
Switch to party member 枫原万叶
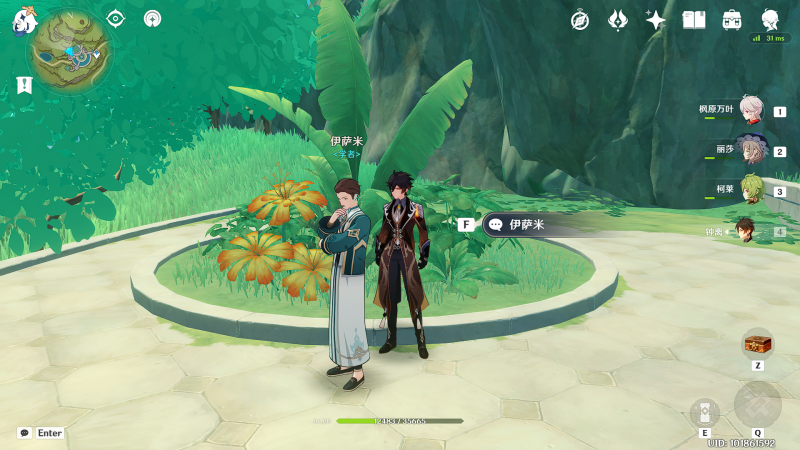[x=752, y=111]
